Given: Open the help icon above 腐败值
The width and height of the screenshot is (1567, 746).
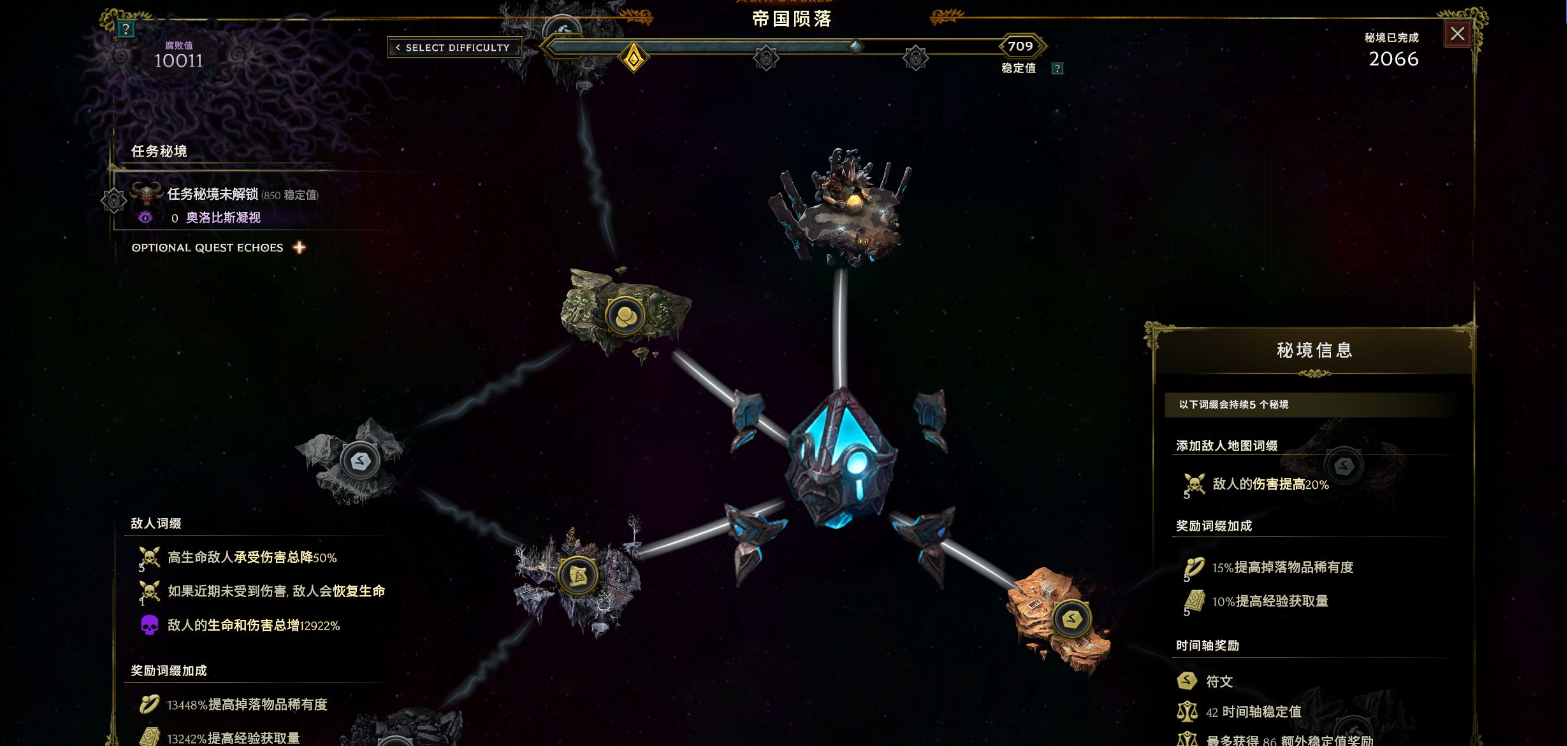Looking at the screenshot, I should click(x=125, y=29).
